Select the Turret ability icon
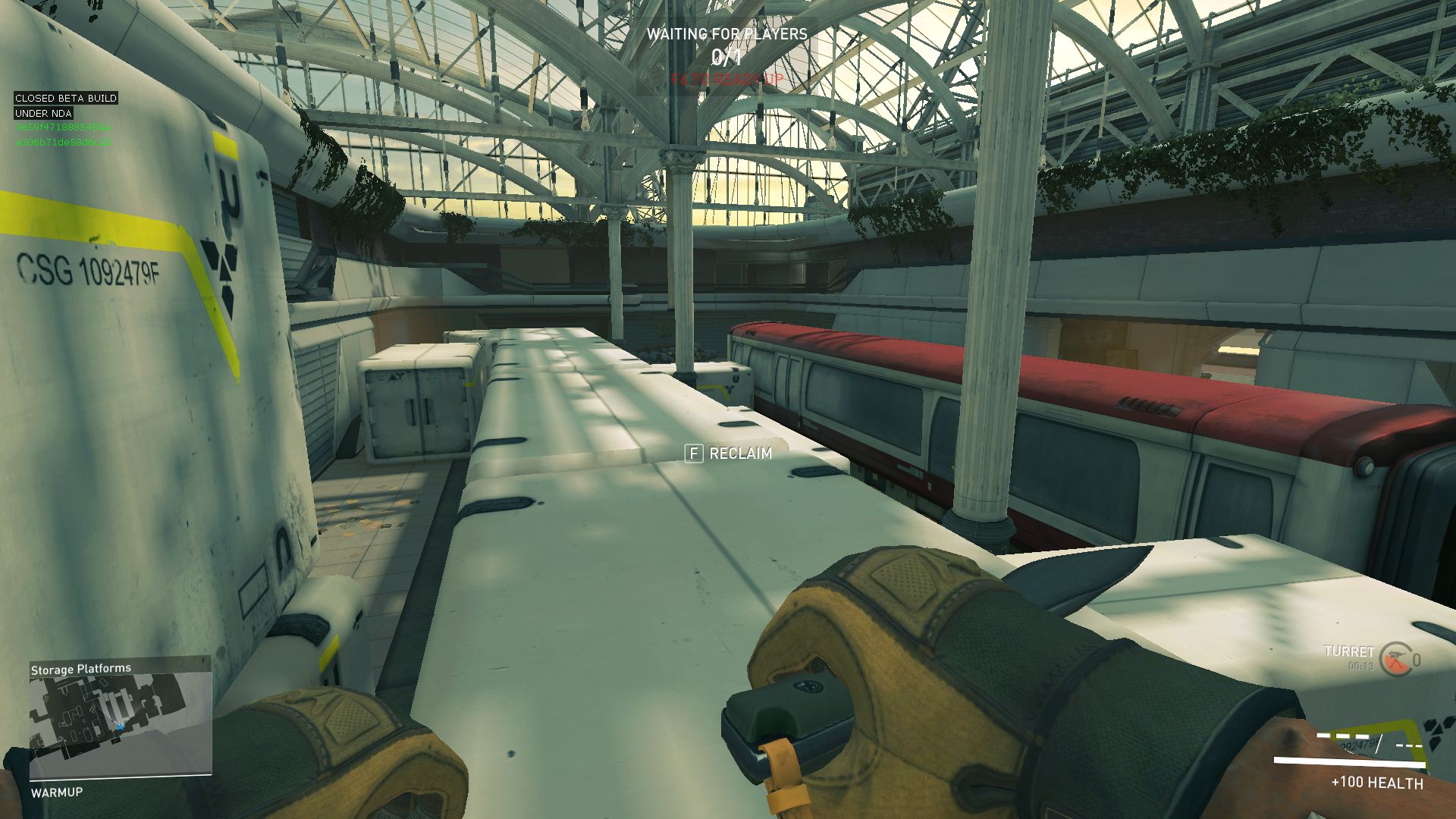This screenshot has width=1456, height=819. point(1395,659)
